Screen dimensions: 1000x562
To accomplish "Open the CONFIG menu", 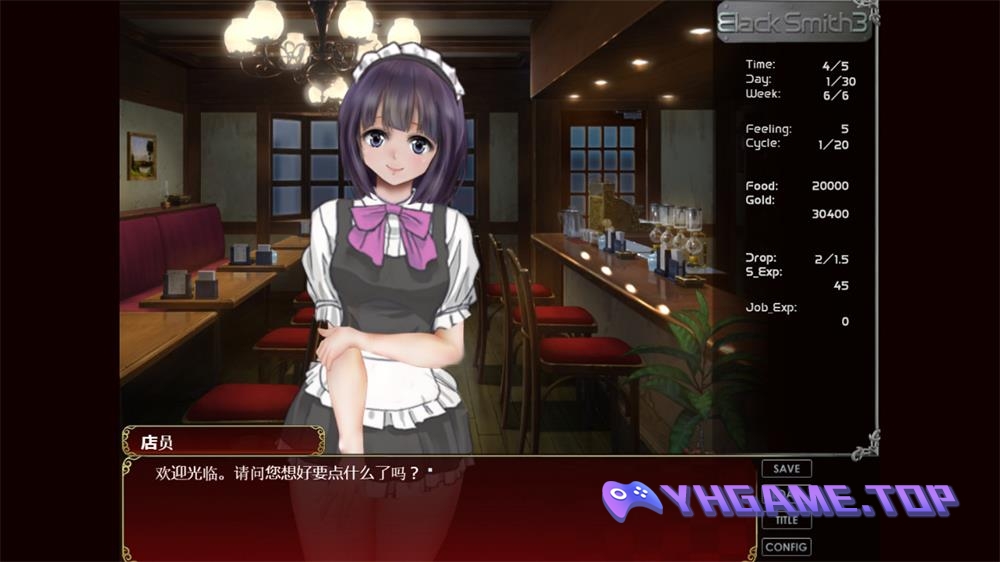I will click(786, 547).
